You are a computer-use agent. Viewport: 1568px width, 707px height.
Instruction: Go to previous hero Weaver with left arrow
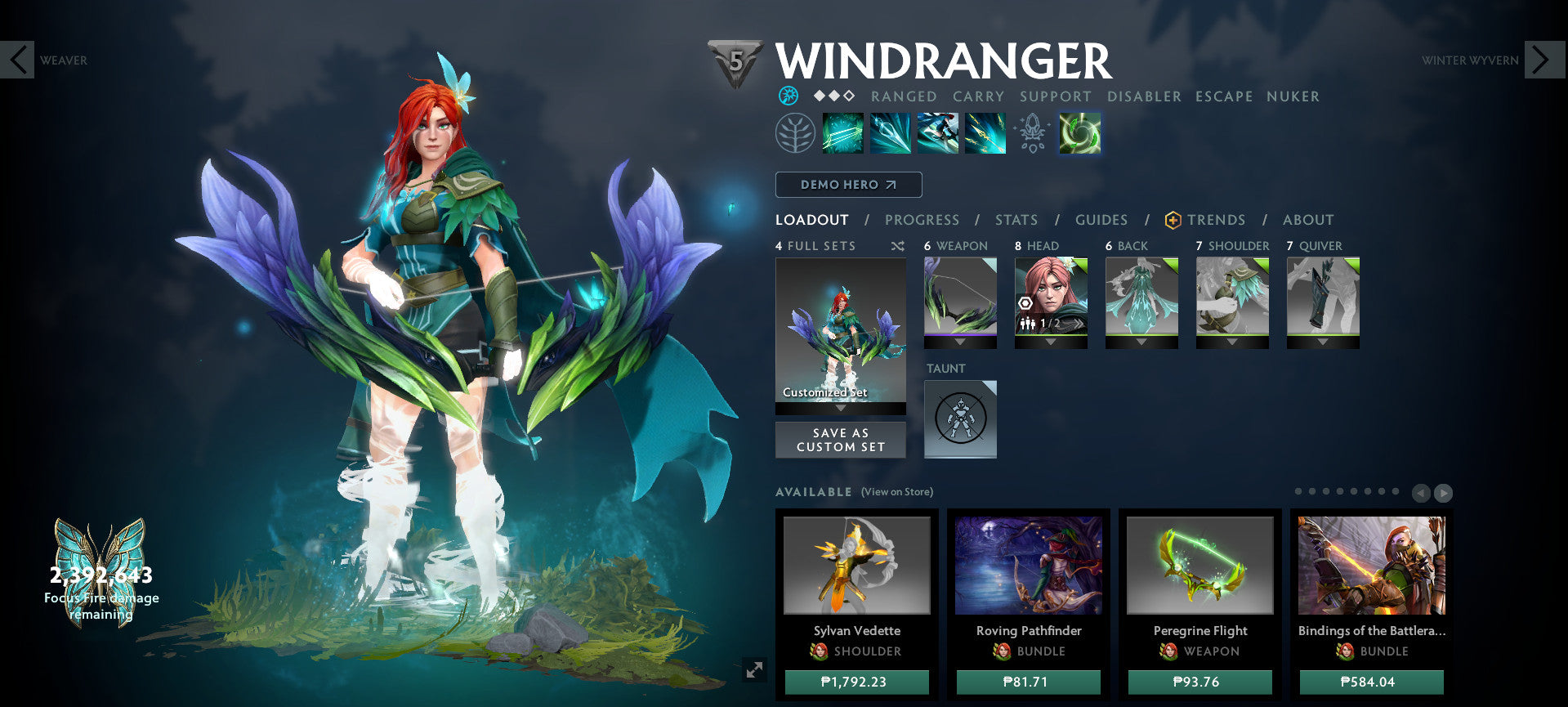18,60
